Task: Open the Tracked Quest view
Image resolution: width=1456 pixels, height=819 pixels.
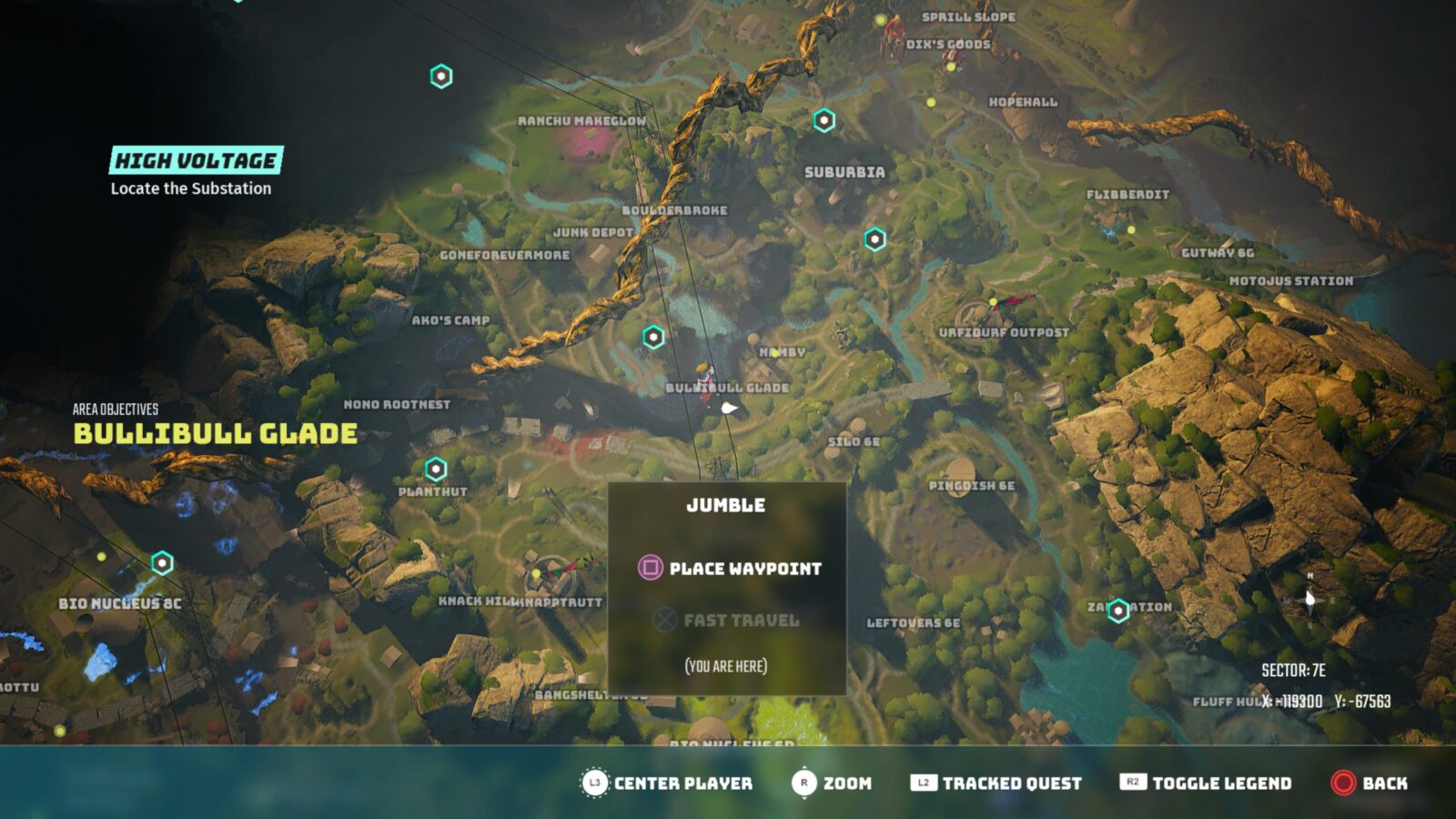Action: point(996,783)
